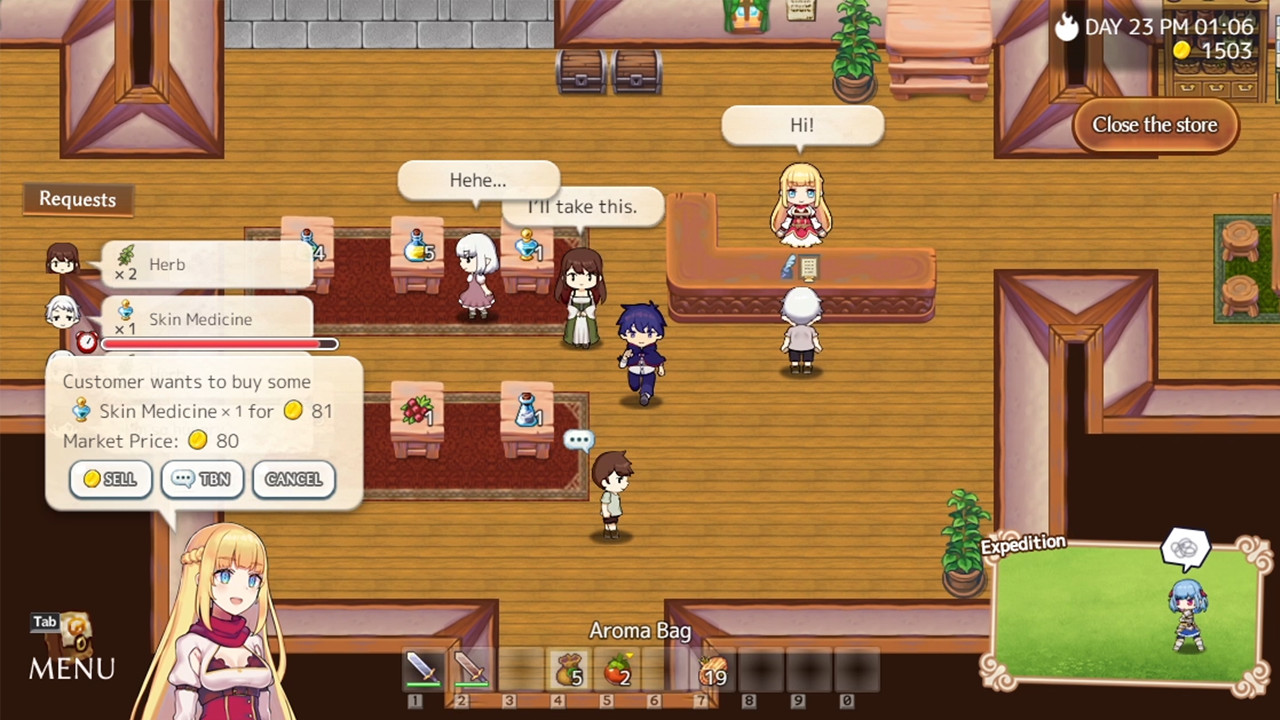The image size is (1280, 720).
Task: Click the Close the store button
Action: pyautogui.click(x=1155, y=124)
